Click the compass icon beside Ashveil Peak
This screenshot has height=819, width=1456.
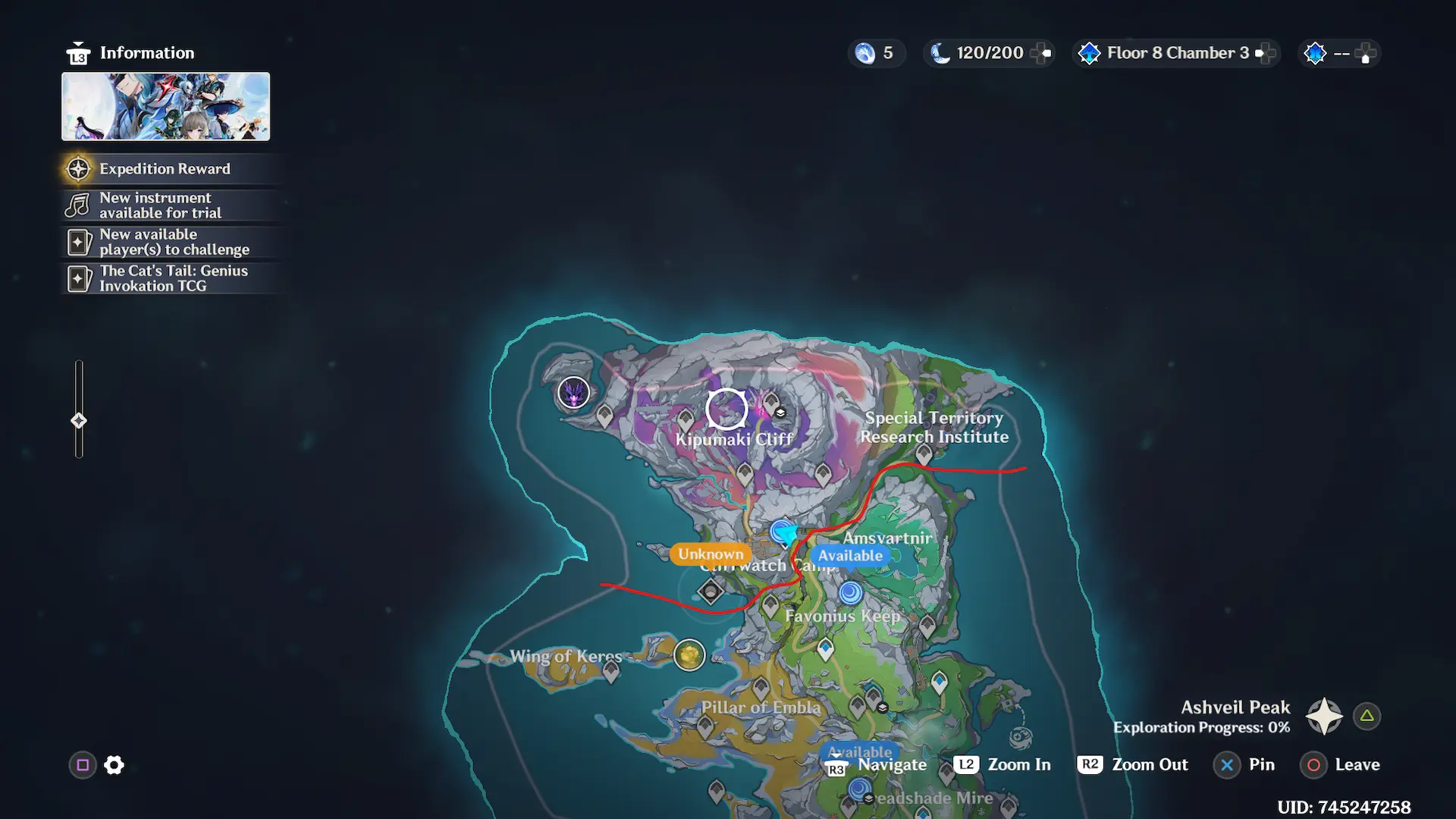1323,715
